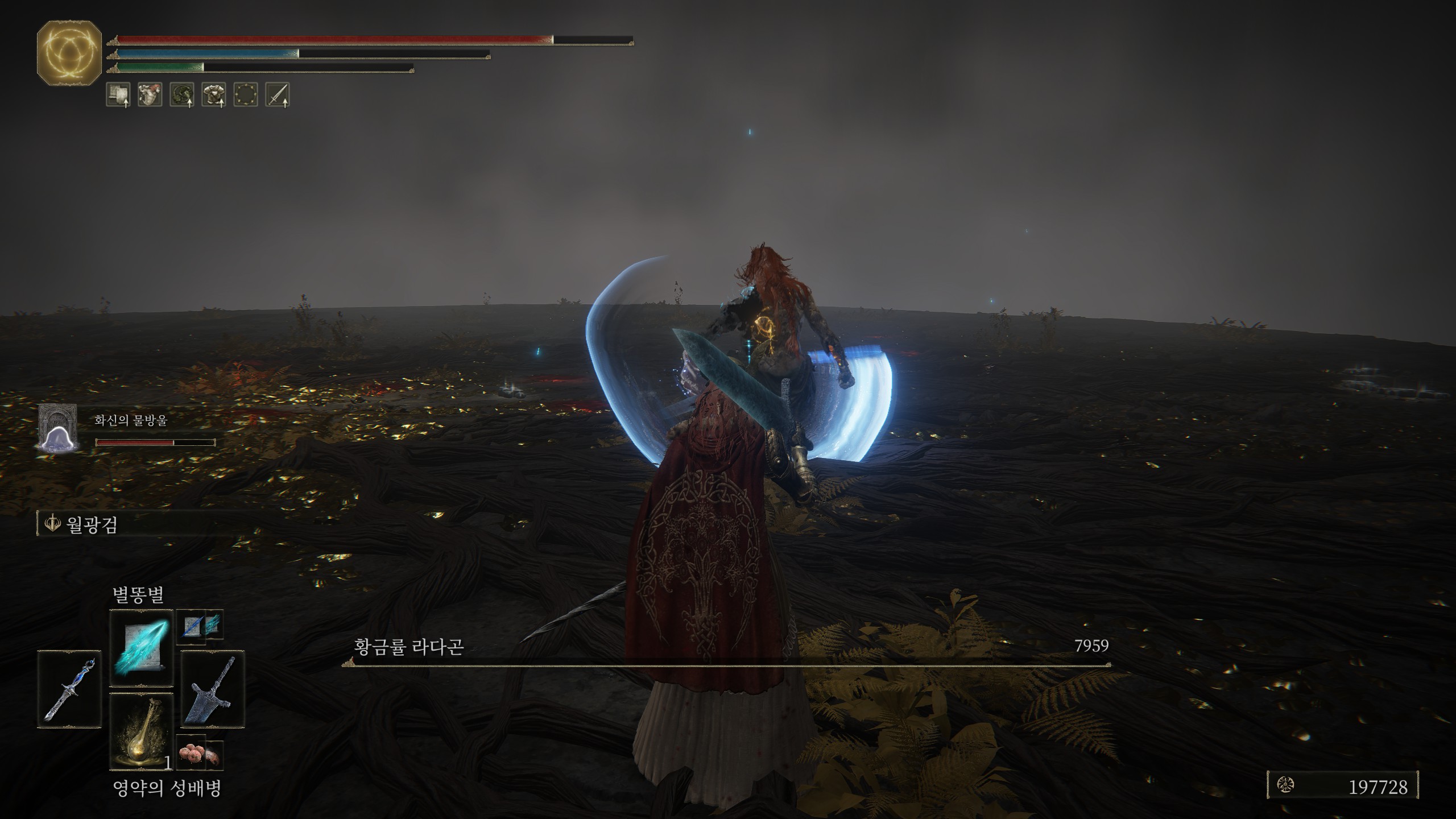Click the next-spell preview scroll icons
Screen dimensions: 1456x819
tap(200, 627)
